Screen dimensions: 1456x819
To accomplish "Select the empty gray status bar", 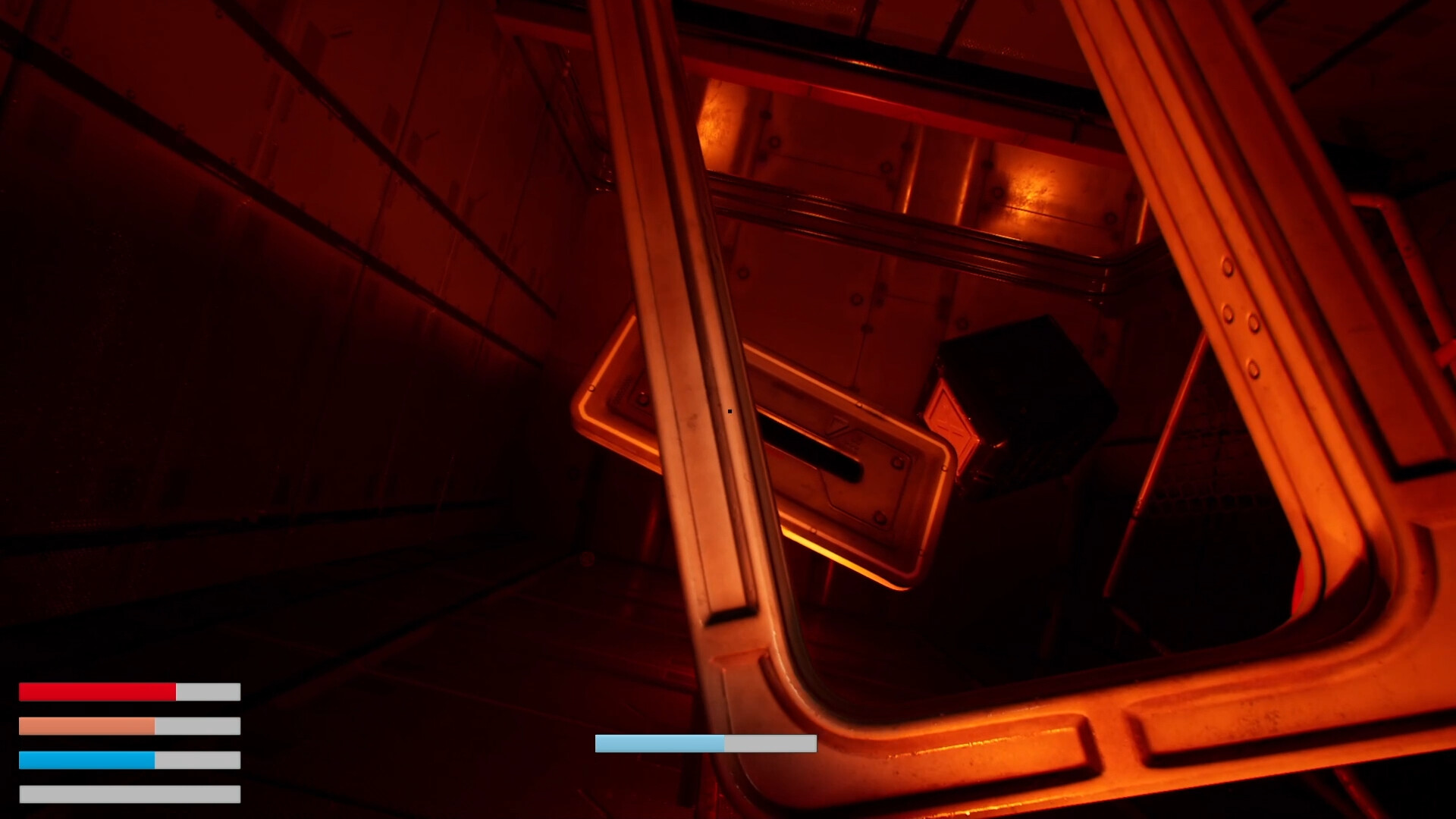I will pos(129,792).
